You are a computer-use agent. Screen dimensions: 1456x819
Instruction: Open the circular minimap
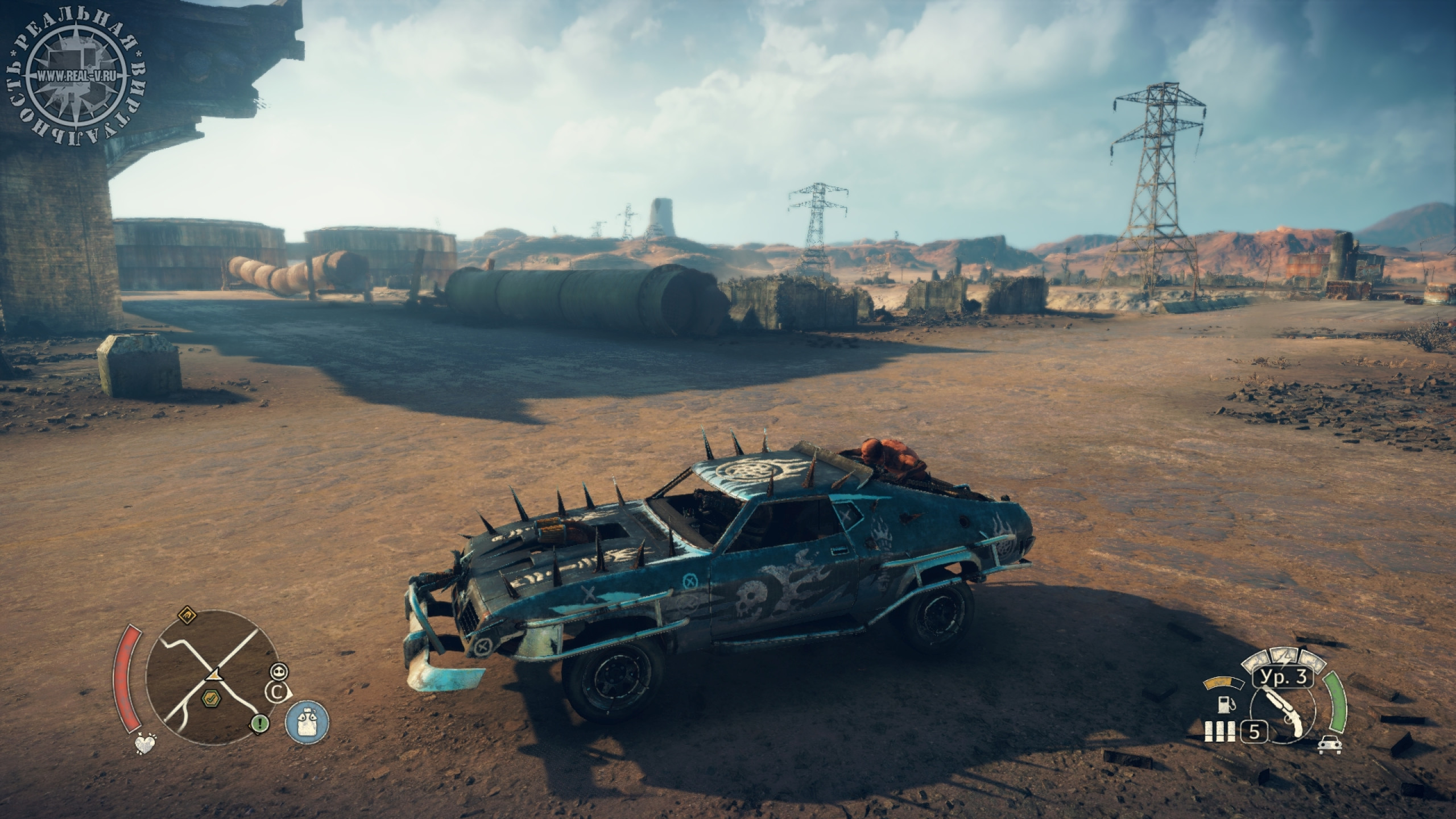coord(213,675)
